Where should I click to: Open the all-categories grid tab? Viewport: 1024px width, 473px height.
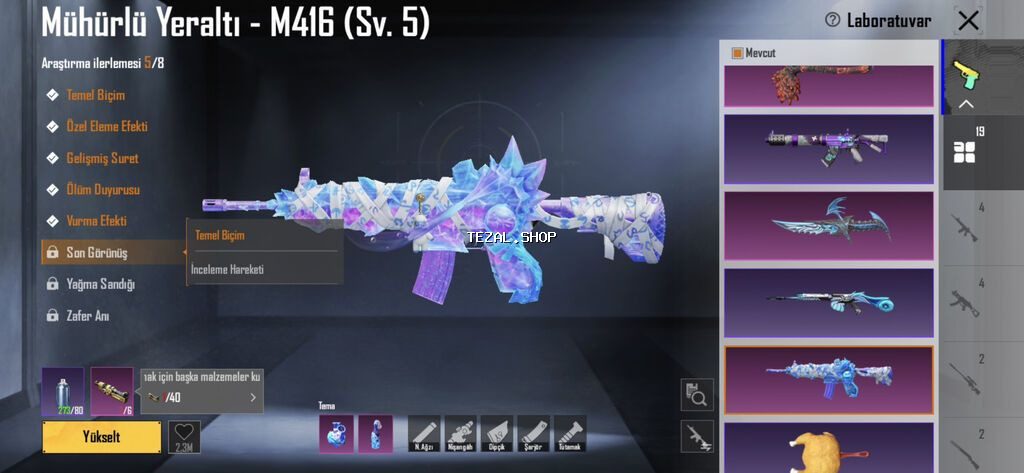pos(965,152)
